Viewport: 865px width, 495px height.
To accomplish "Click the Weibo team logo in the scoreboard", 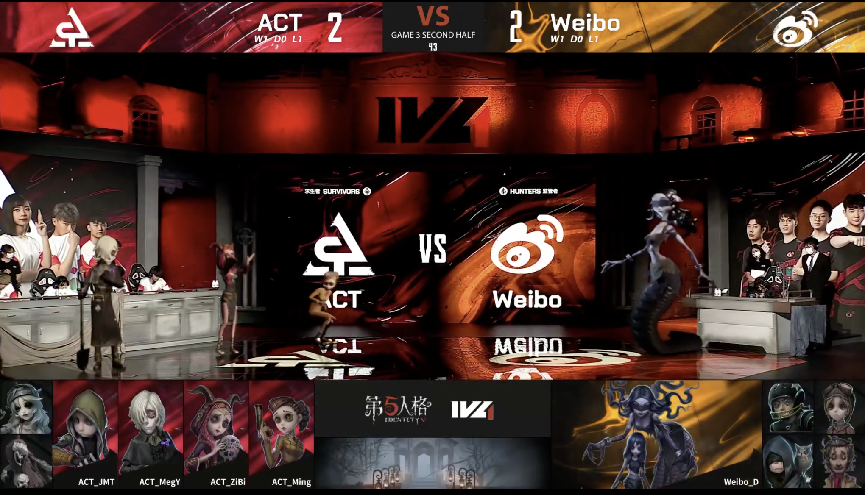I will [796, 28].
